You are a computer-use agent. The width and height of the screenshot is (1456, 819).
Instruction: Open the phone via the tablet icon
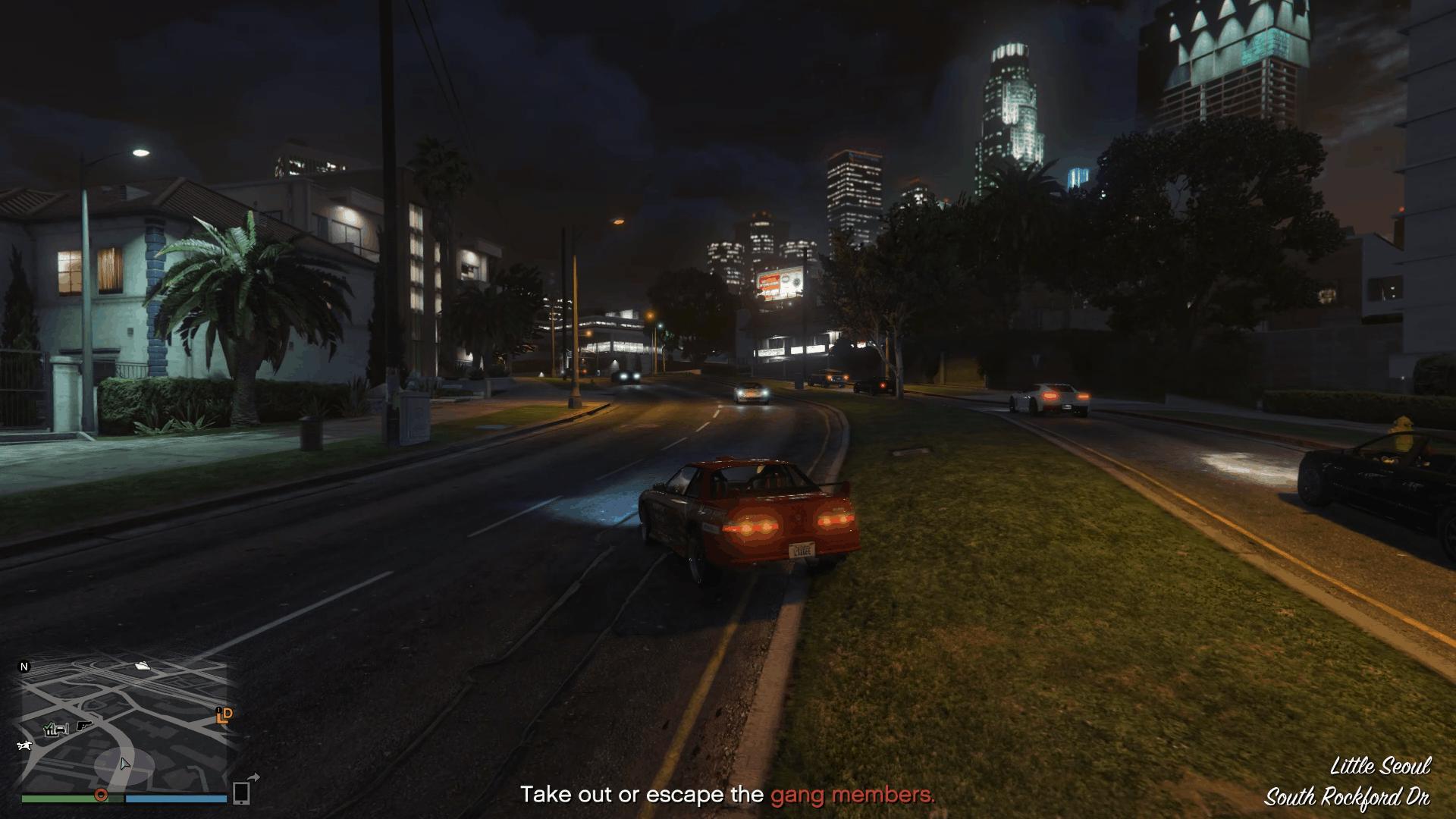pos(241,794)
